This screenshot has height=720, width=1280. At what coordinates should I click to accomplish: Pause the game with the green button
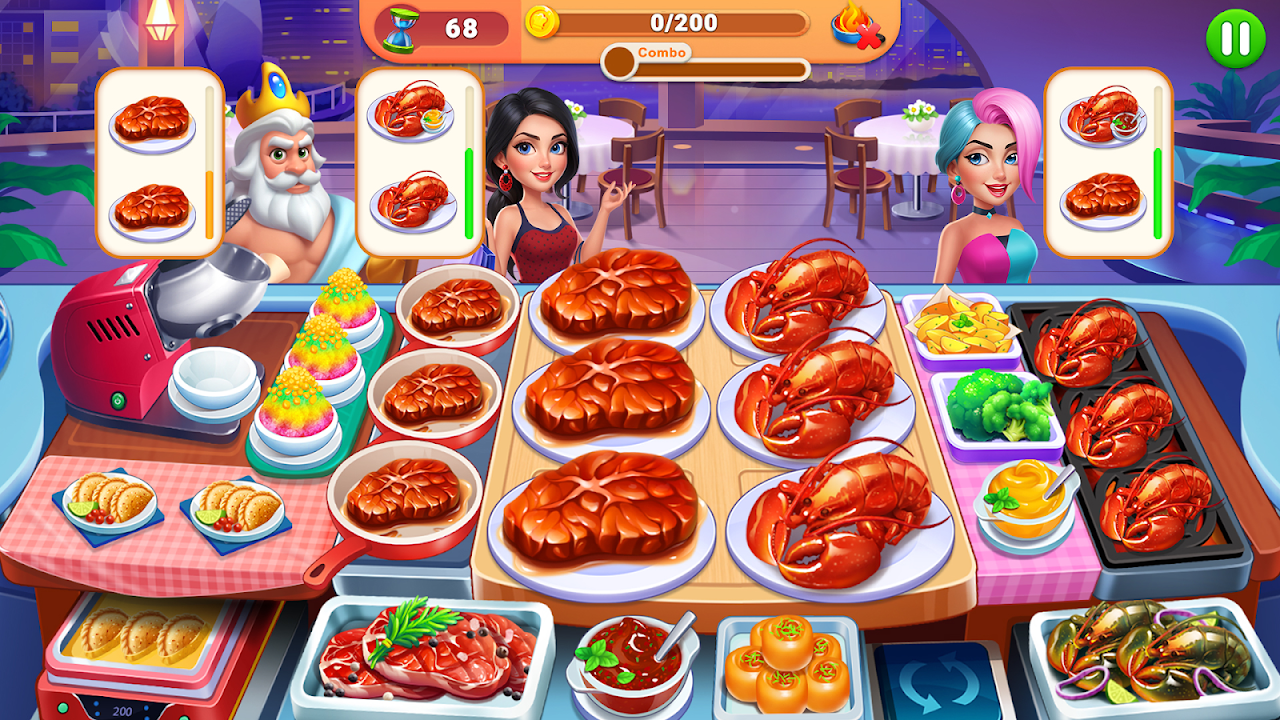click(1235, 39)
